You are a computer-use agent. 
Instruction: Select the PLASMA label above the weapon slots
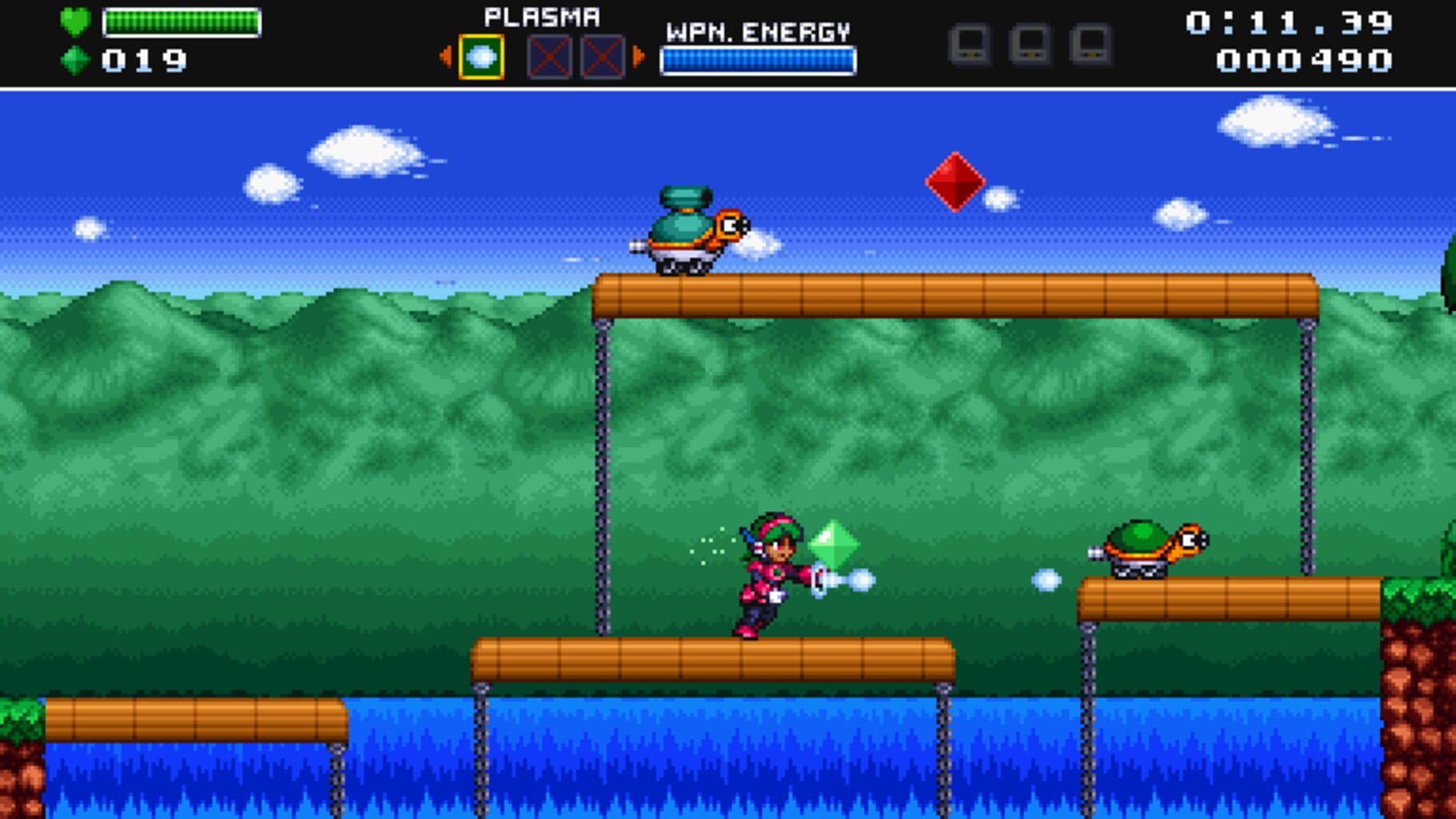click(x=542, y=14)
